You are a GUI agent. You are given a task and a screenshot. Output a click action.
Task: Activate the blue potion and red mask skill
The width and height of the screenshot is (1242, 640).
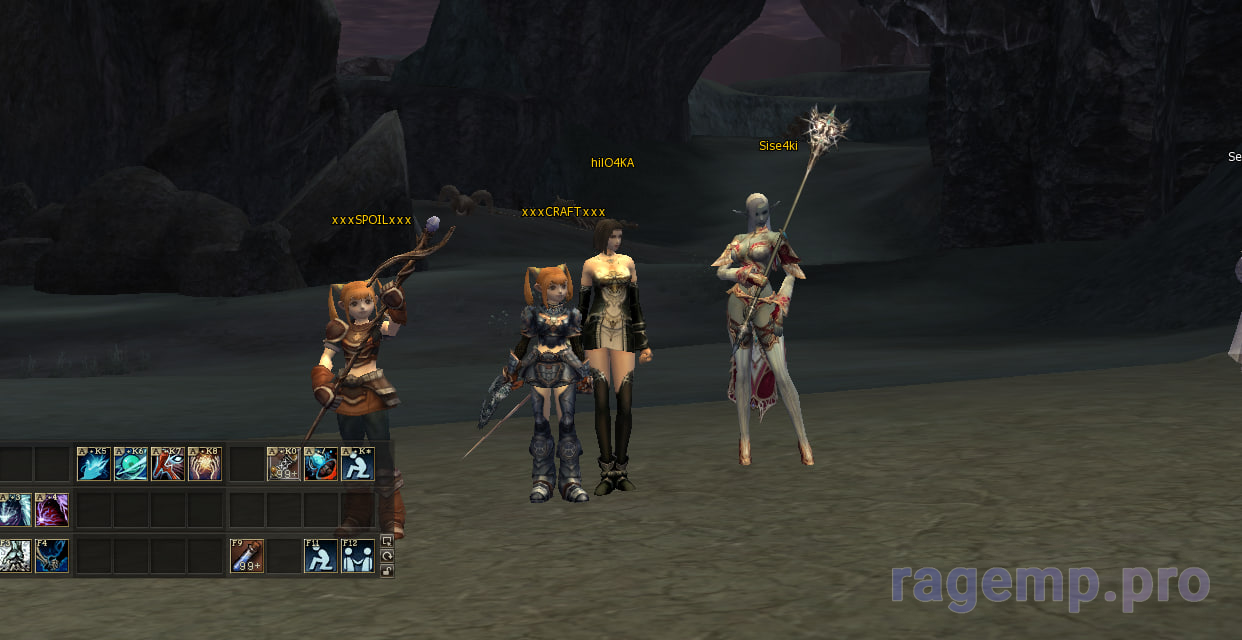coord(320,464)
